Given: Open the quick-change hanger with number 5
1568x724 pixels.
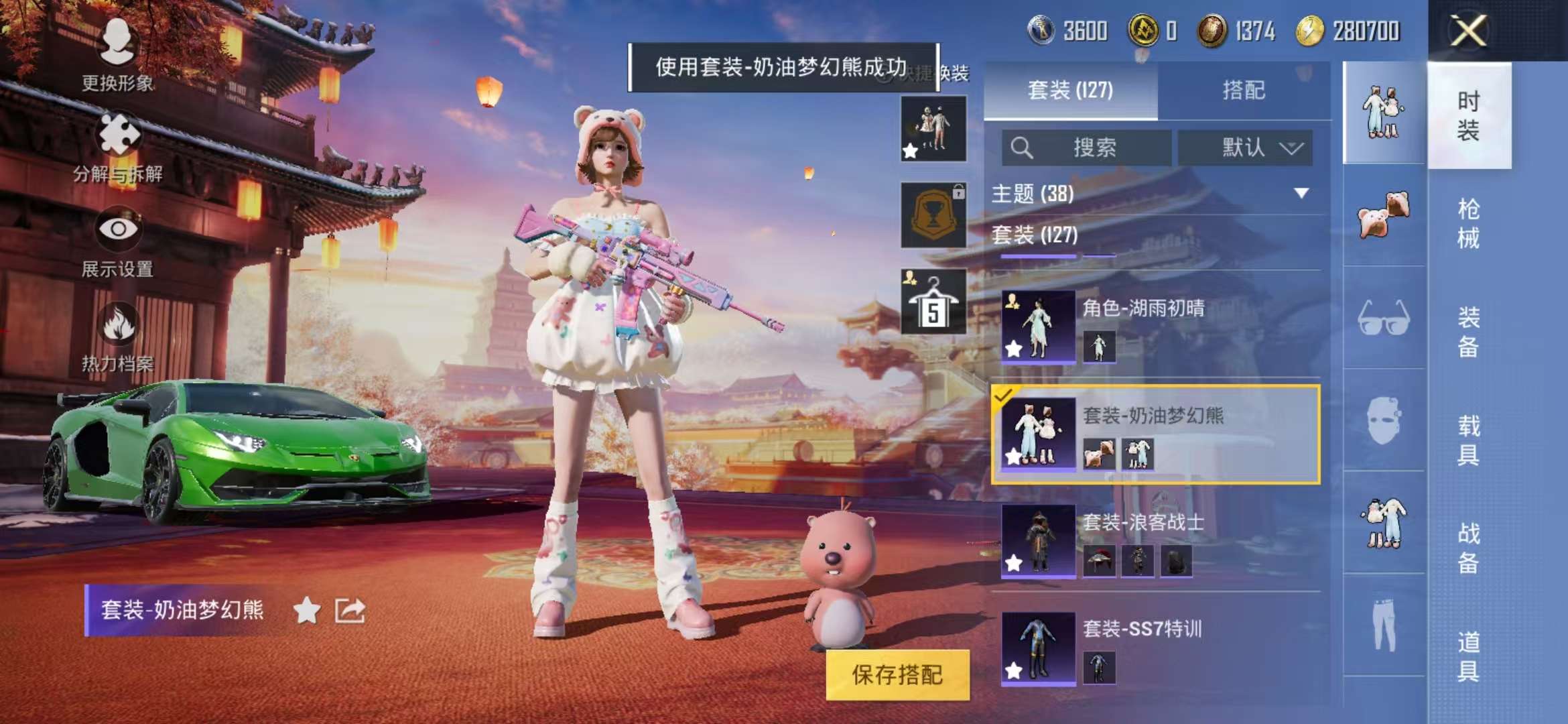Looking at the screenshot, I should (x=931, y=302).
